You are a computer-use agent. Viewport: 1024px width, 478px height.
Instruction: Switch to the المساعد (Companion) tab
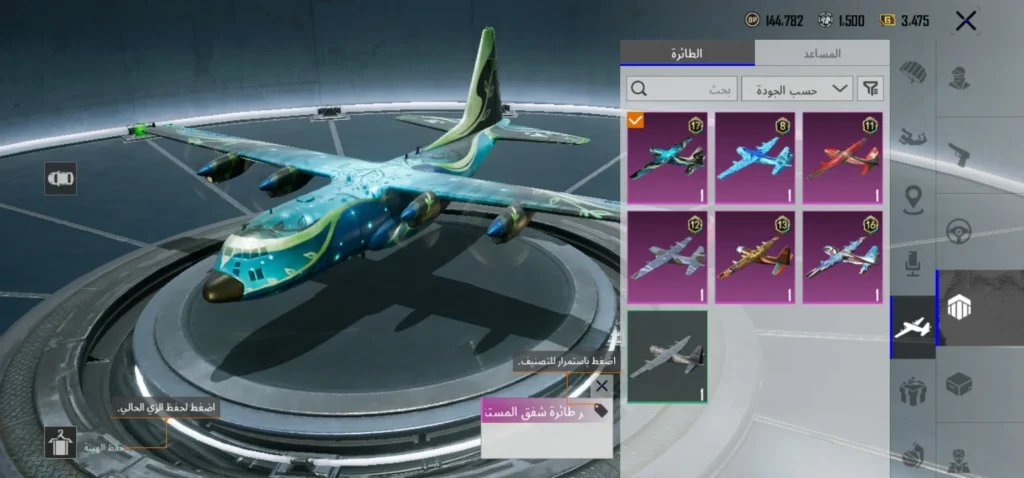tap(821, 53)
